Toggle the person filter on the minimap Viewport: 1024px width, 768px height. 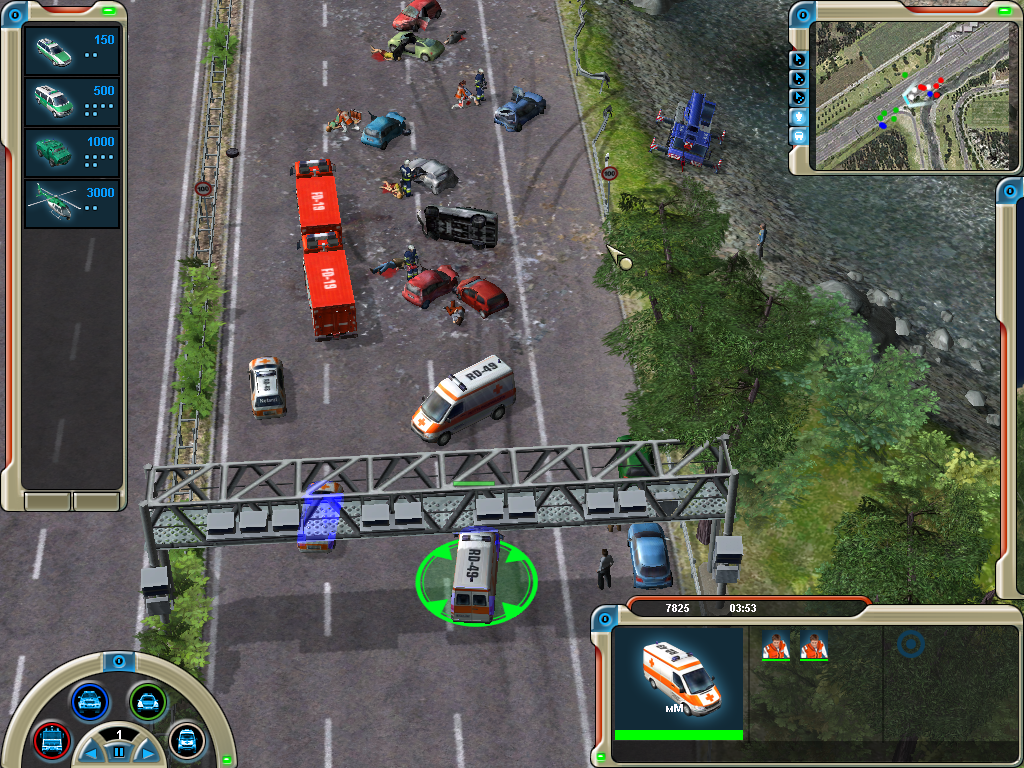(799, 116)
